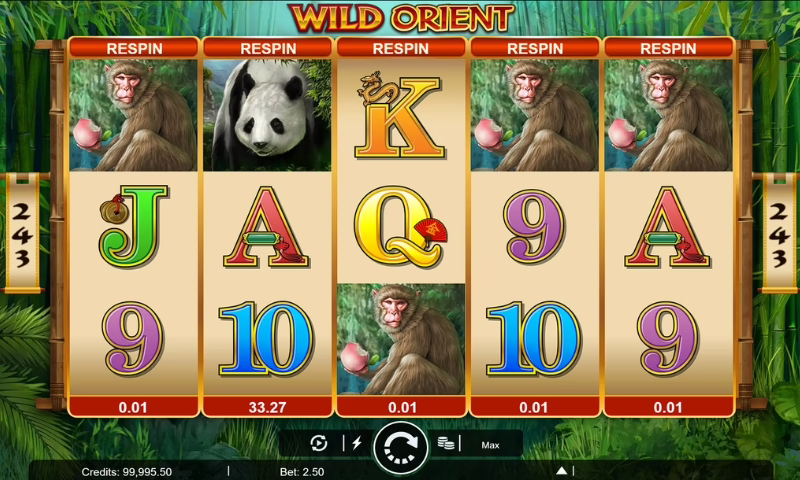Image resolution: width=800 pixels, height=480 pixels.
Task: Set the bet to Max
Action: pos(490,445)
